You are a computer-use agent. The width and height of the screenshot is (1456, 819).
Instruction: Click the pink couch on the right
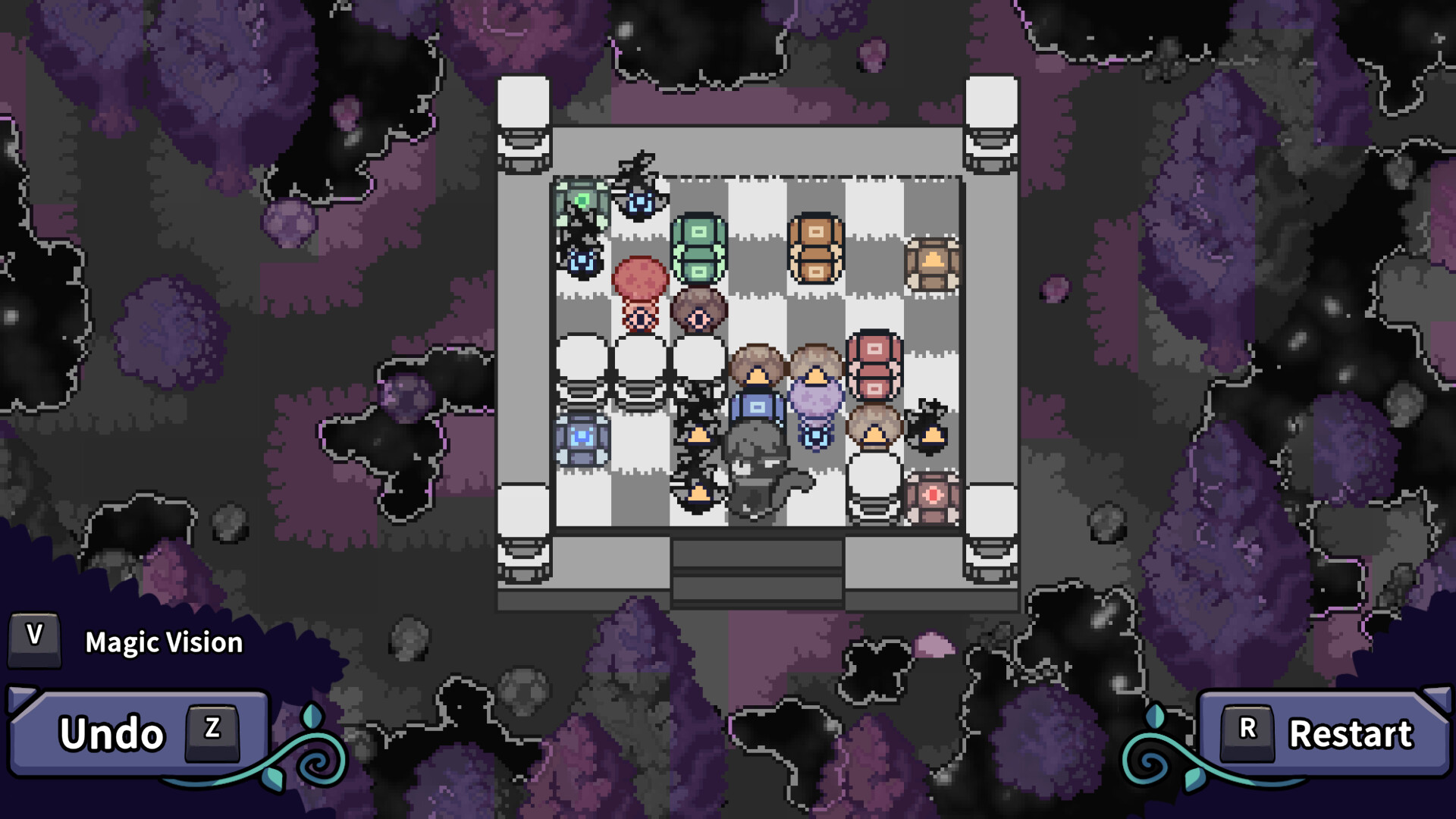tap(872, 369)
